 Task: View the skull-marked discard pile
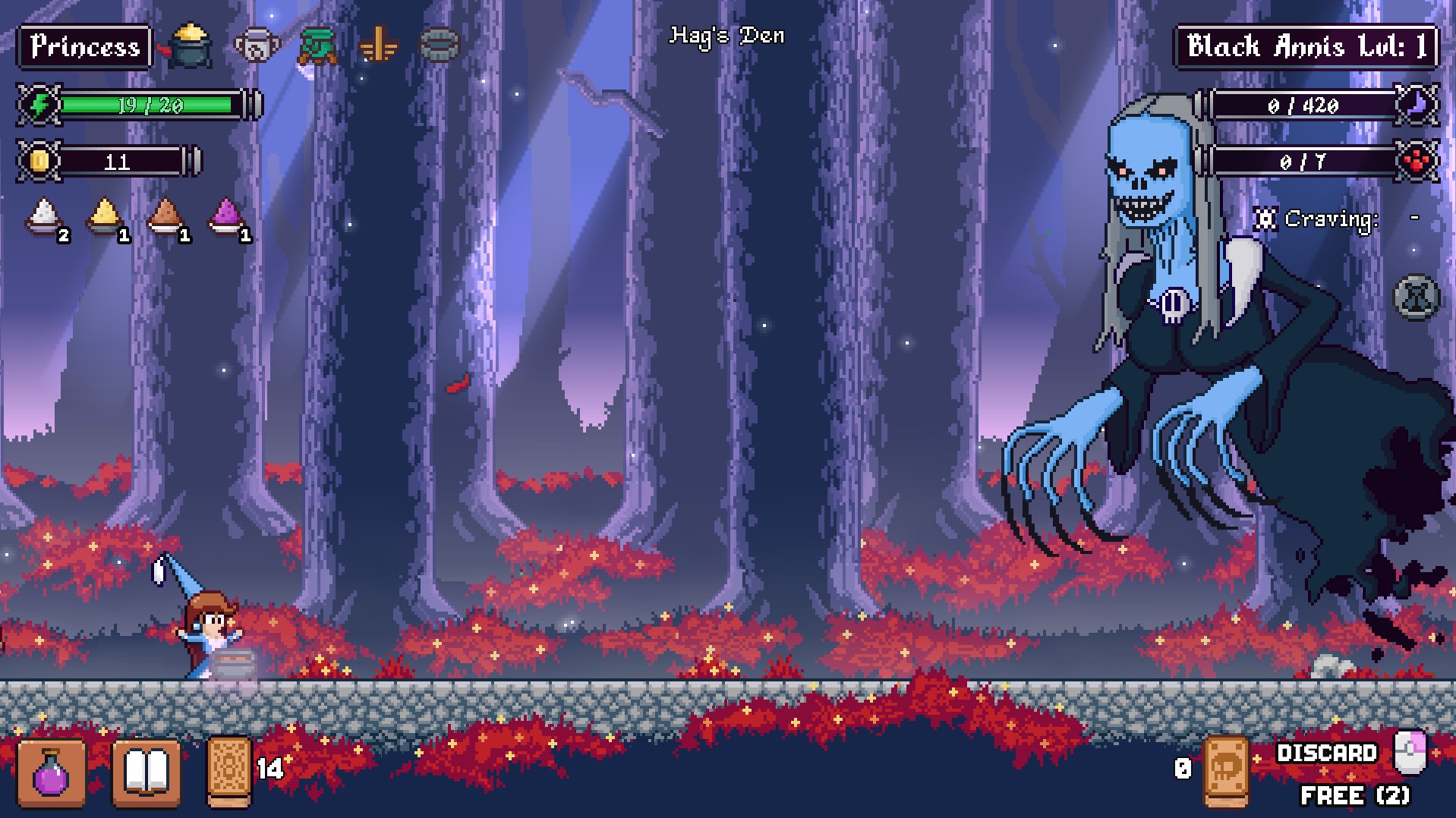point(1226,770)
